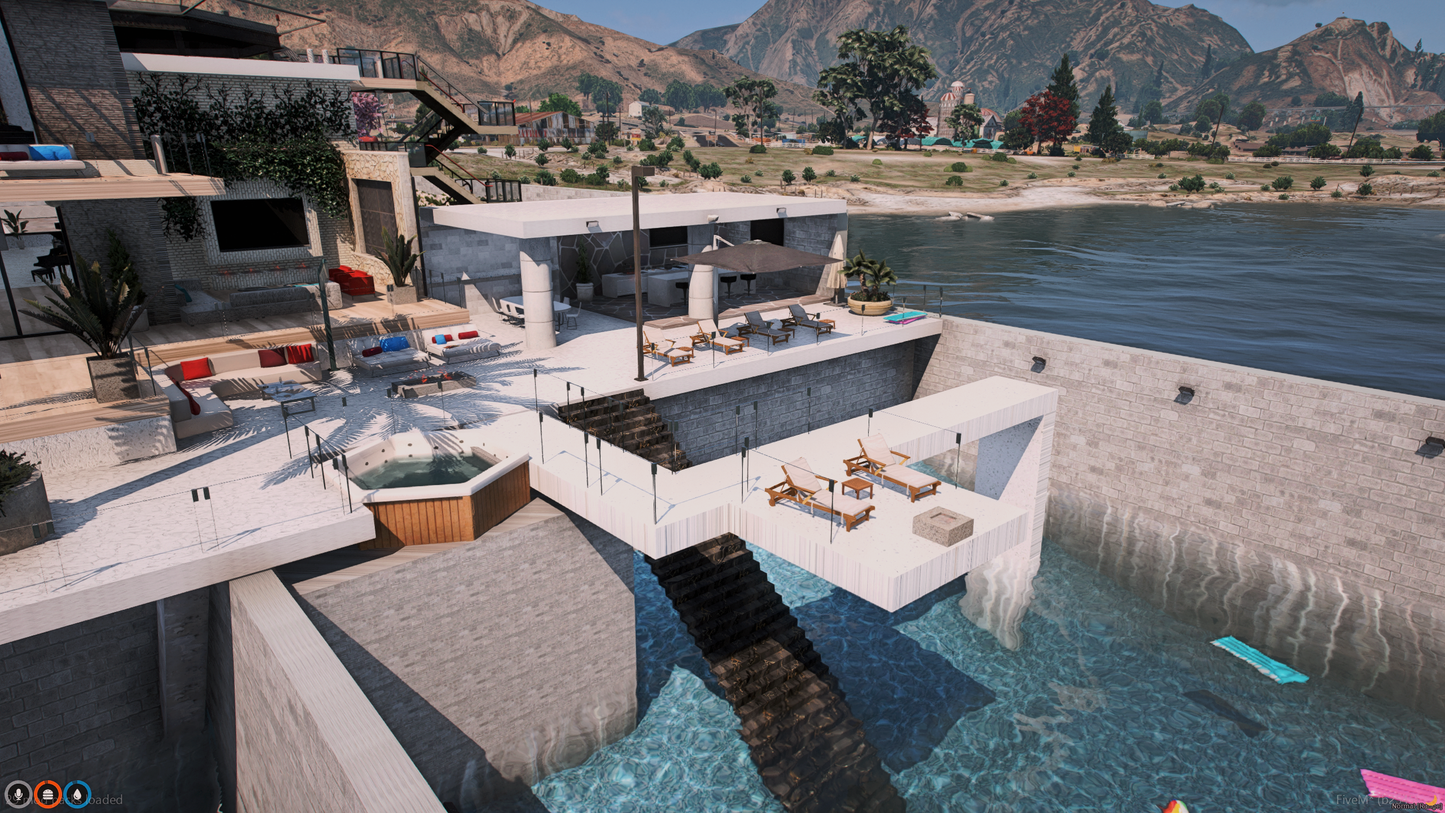
Task: Click the microphone voice status icon
Action: 17,795
